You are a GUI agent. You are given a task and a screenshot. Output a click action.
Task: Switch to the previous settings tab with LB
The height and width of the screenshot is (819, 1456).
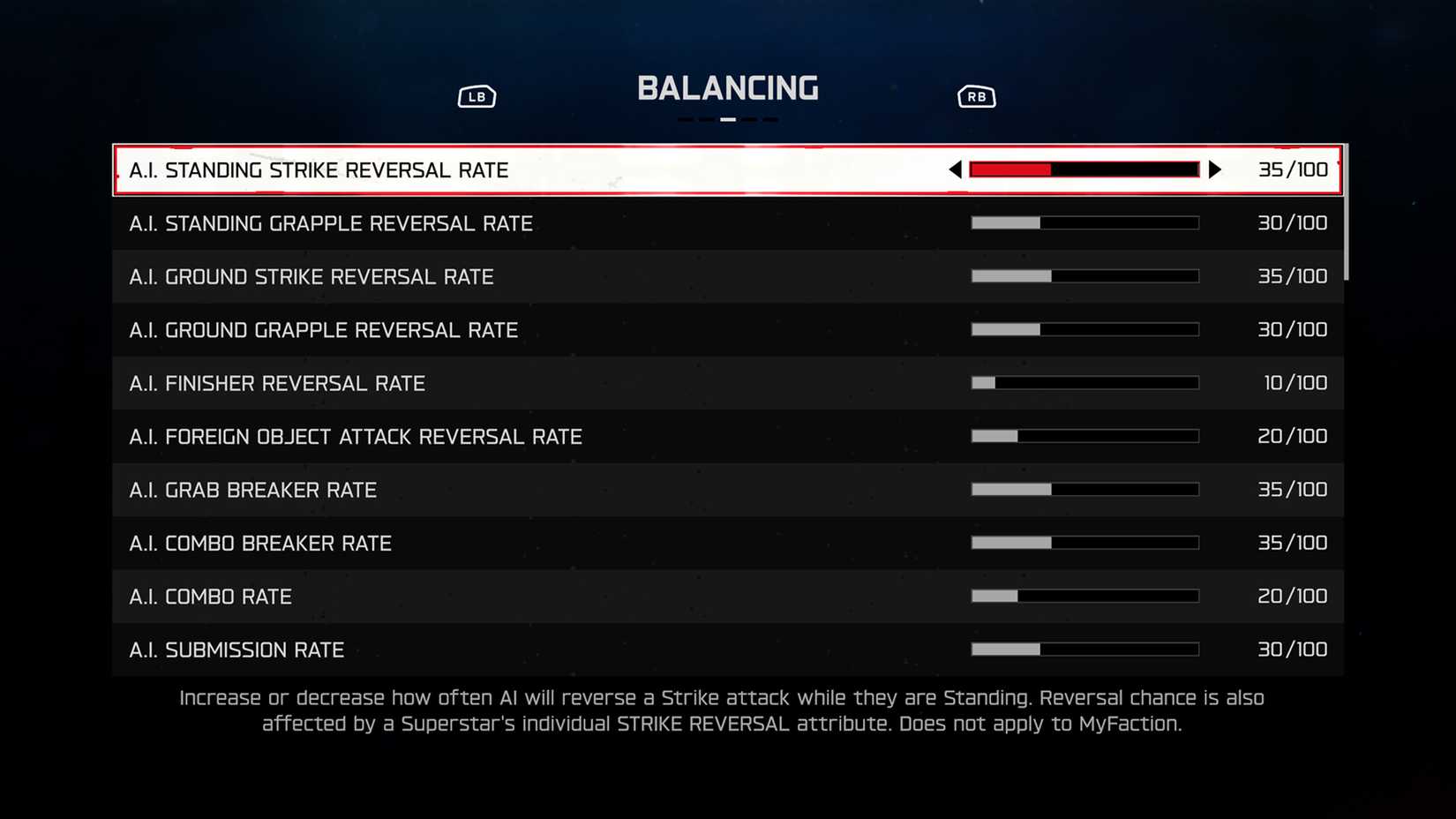pos(477,95)
